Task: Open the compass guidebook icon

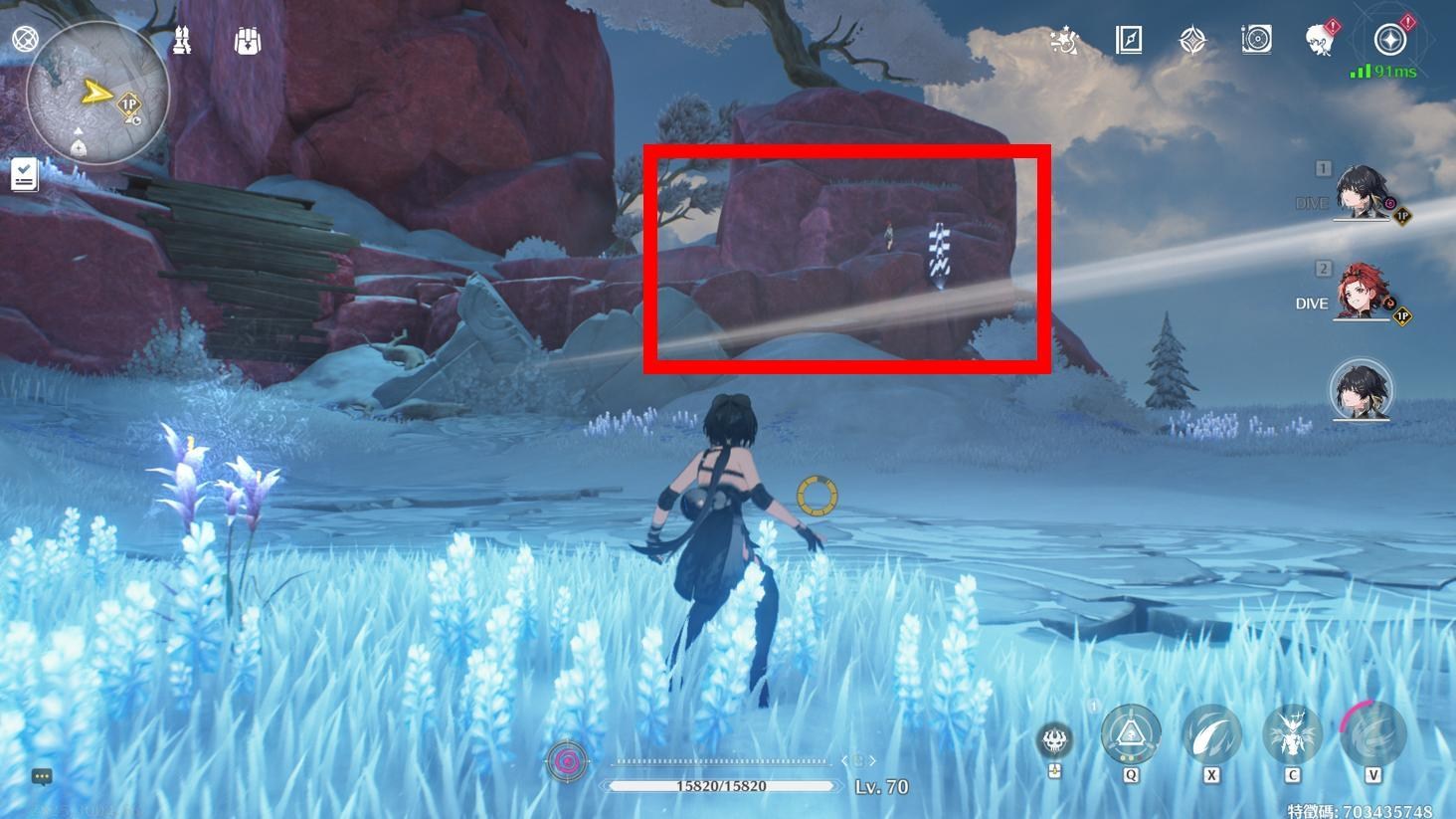Action: click(x=1129, y=40)
